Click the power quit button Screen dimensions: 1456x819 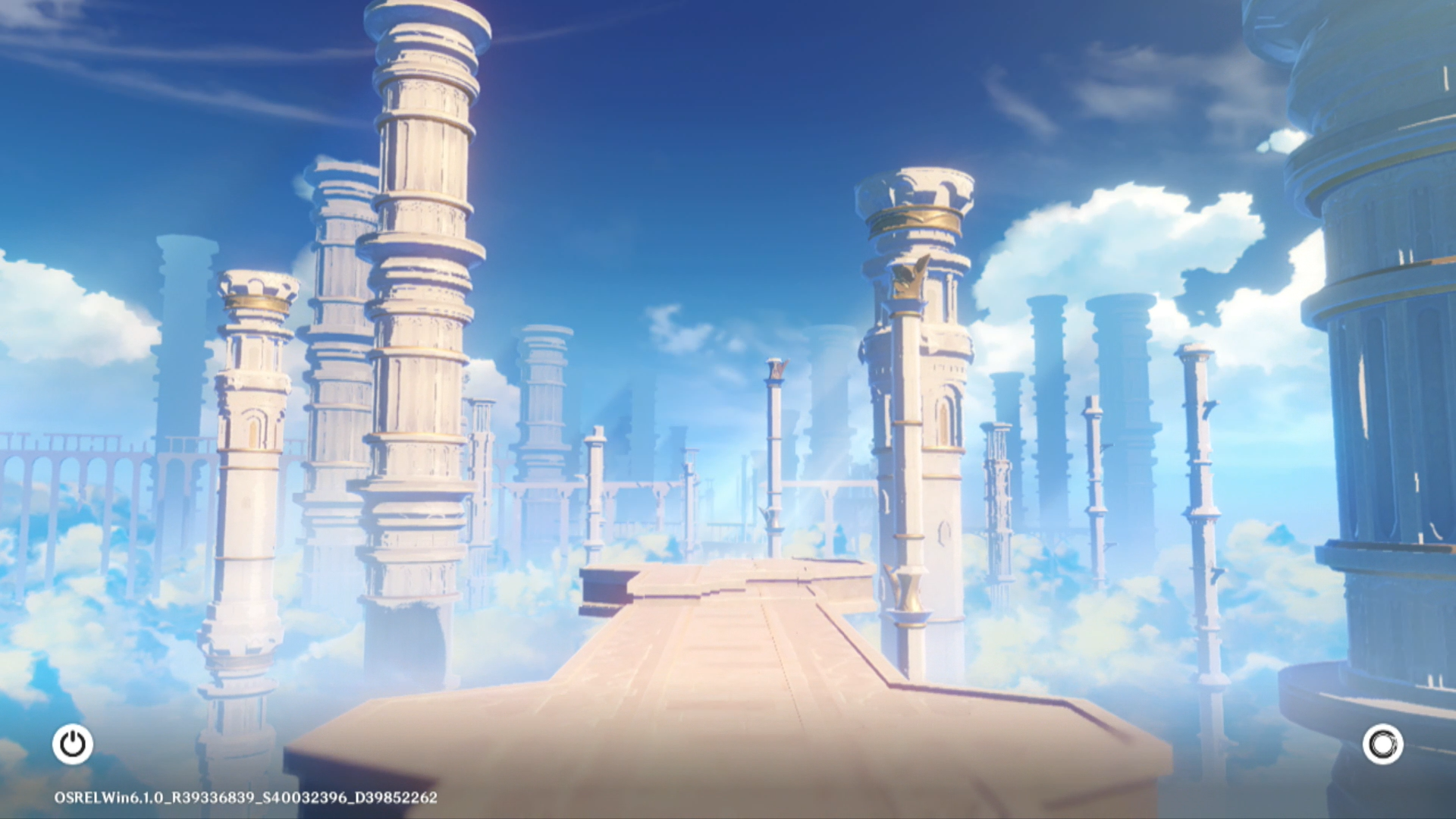(73, 744)
